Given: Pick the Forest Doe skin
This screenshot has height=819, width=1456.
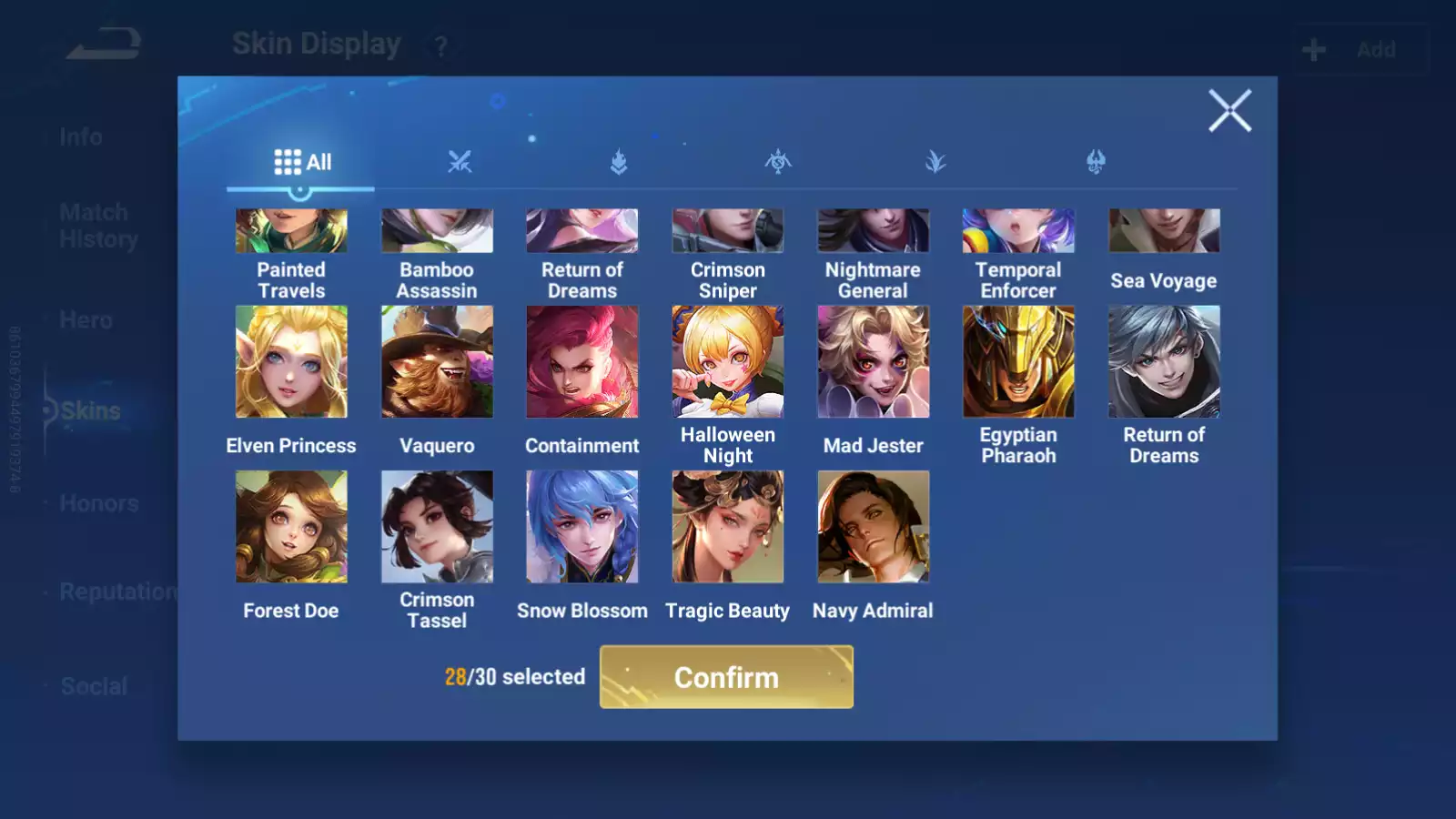Looking at the screenshot, I should pos(291,527).
